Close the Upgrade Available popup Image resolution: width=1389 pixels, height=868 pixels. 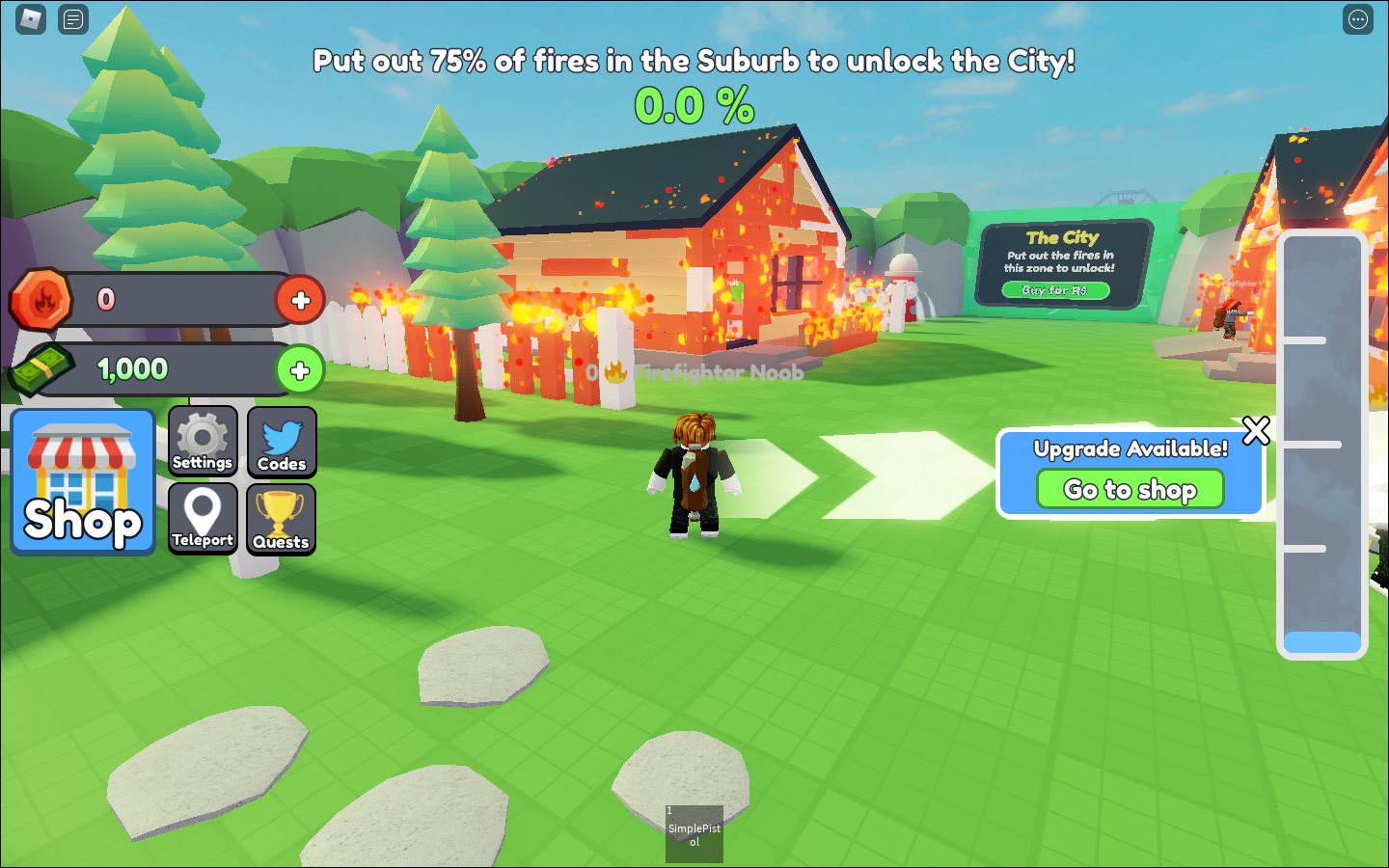point(1256,431)
